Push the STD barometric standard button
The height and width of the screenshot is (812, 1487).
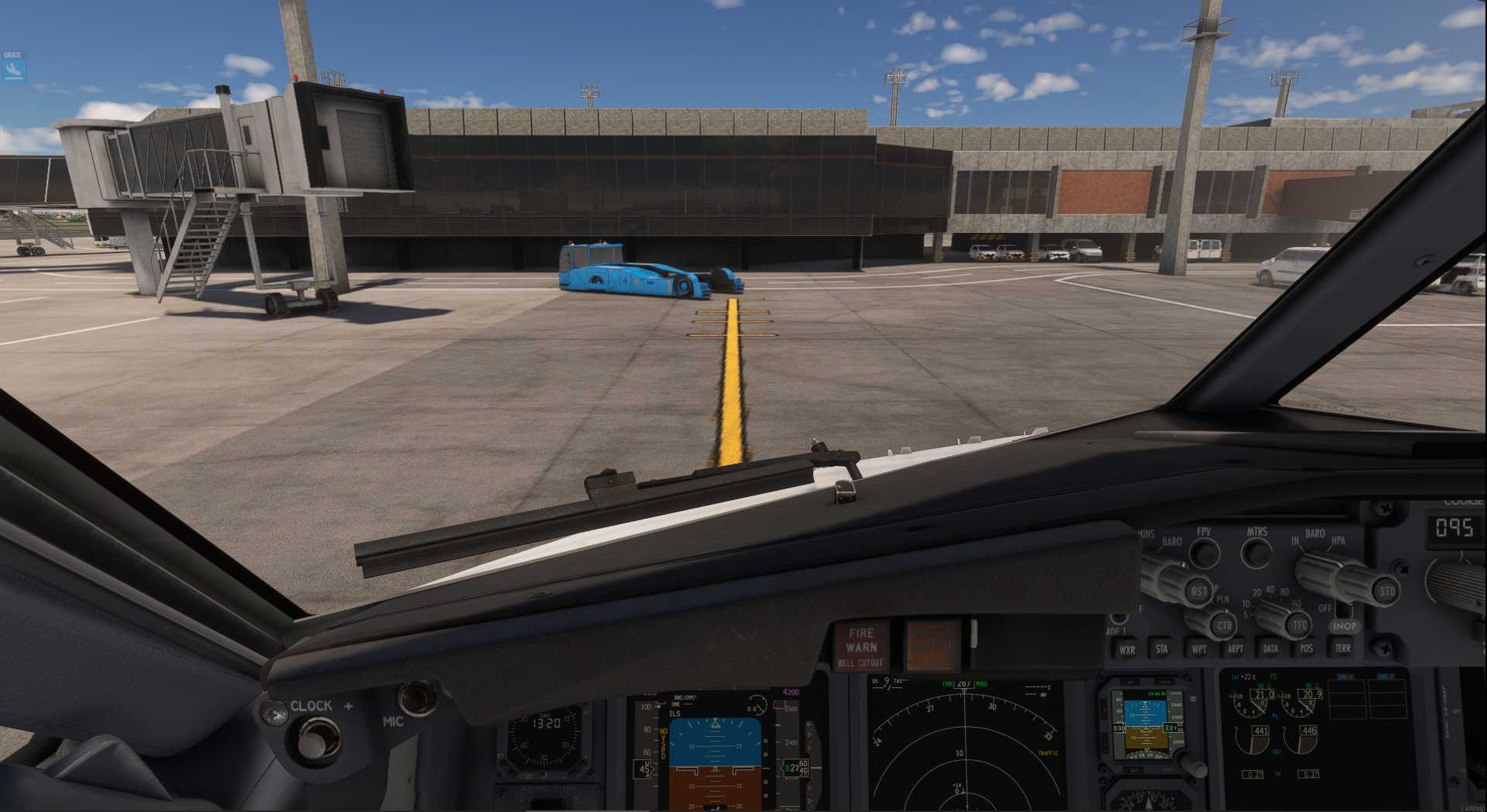click(1386, 591)
